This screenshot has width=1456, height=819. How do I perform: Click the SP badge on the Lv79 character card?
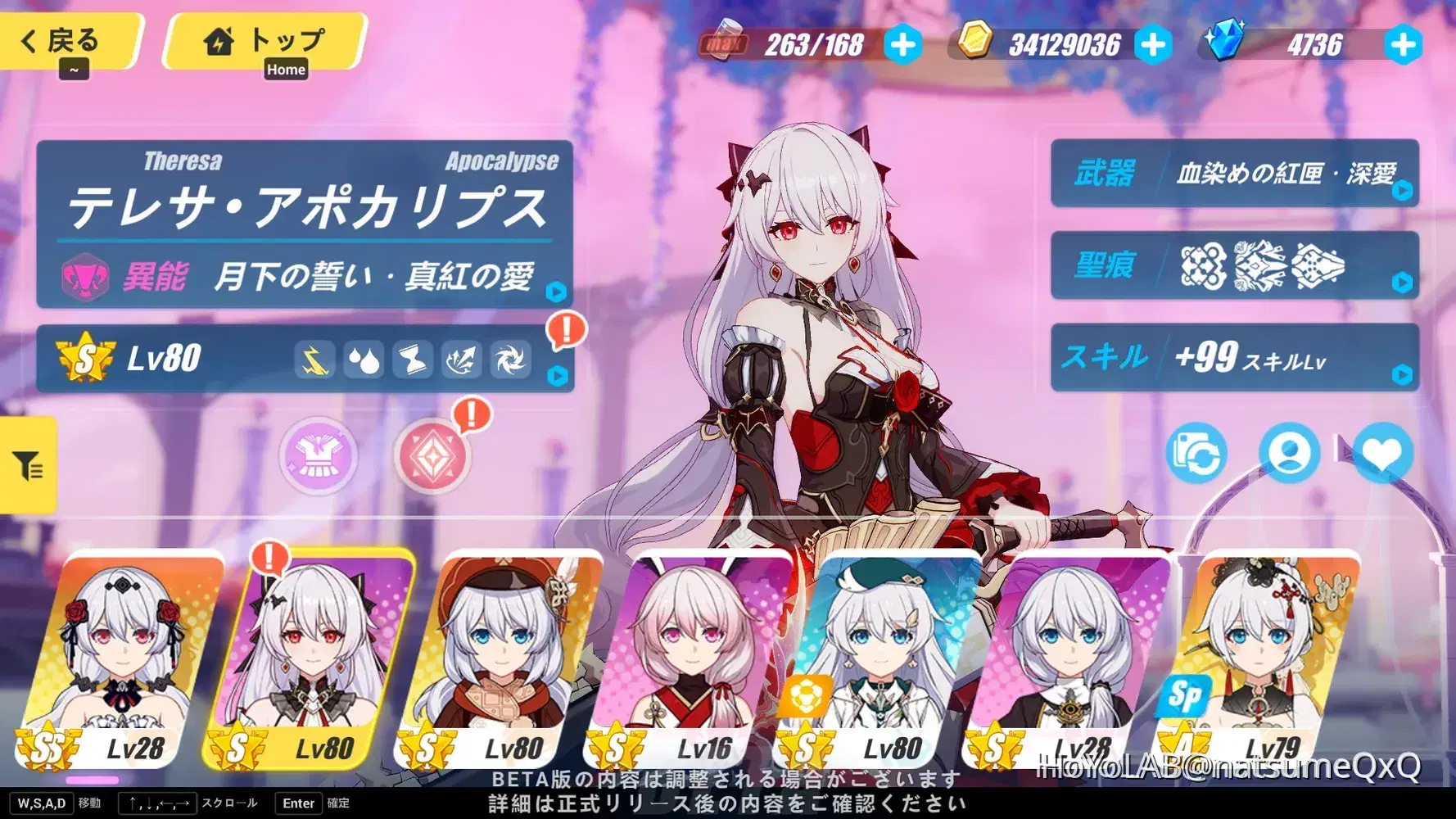pyautogui.click(x=1184, y=698)
